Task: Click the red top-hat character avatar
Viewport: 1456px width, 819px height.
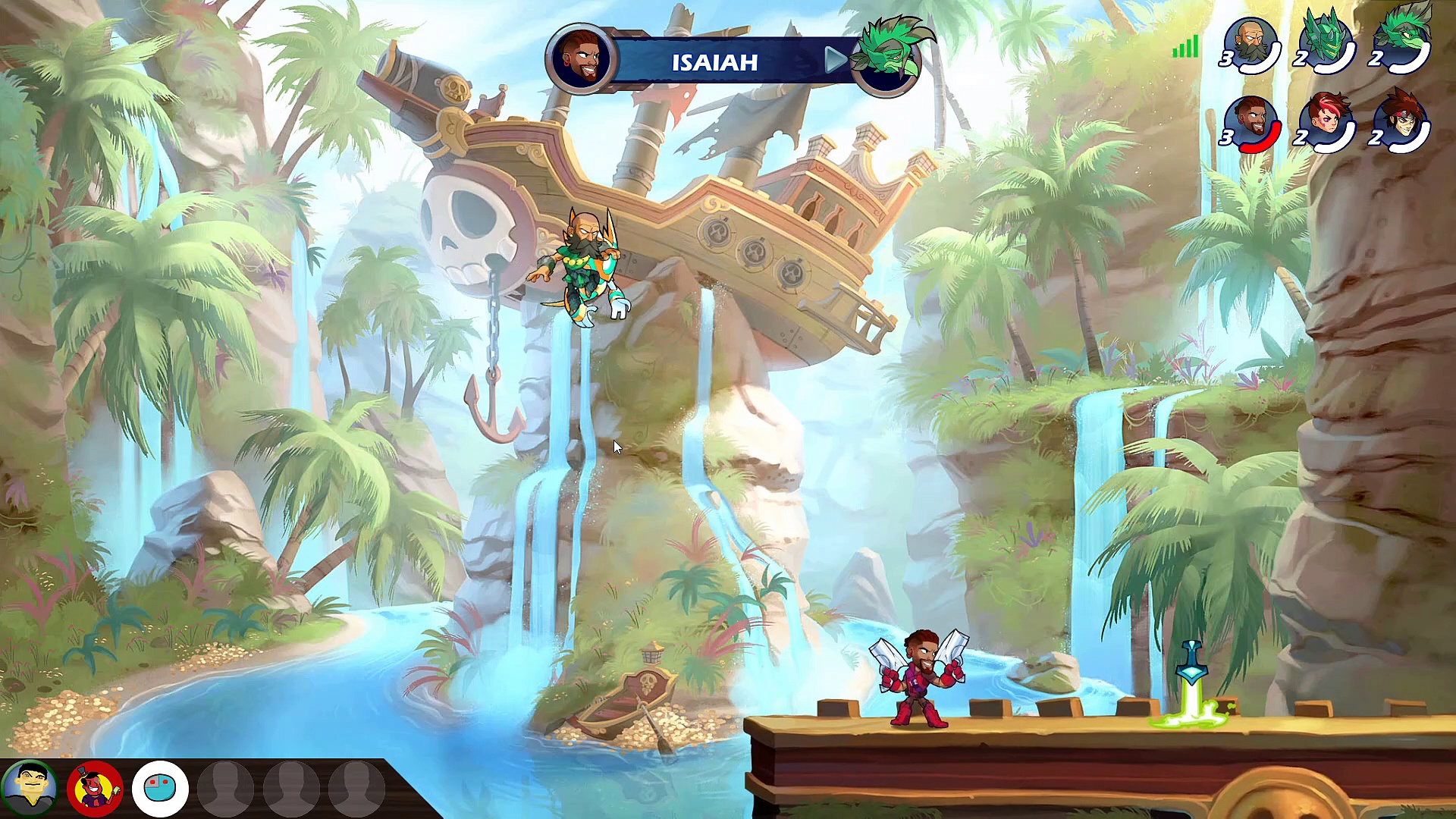Action: click(95, 789)
